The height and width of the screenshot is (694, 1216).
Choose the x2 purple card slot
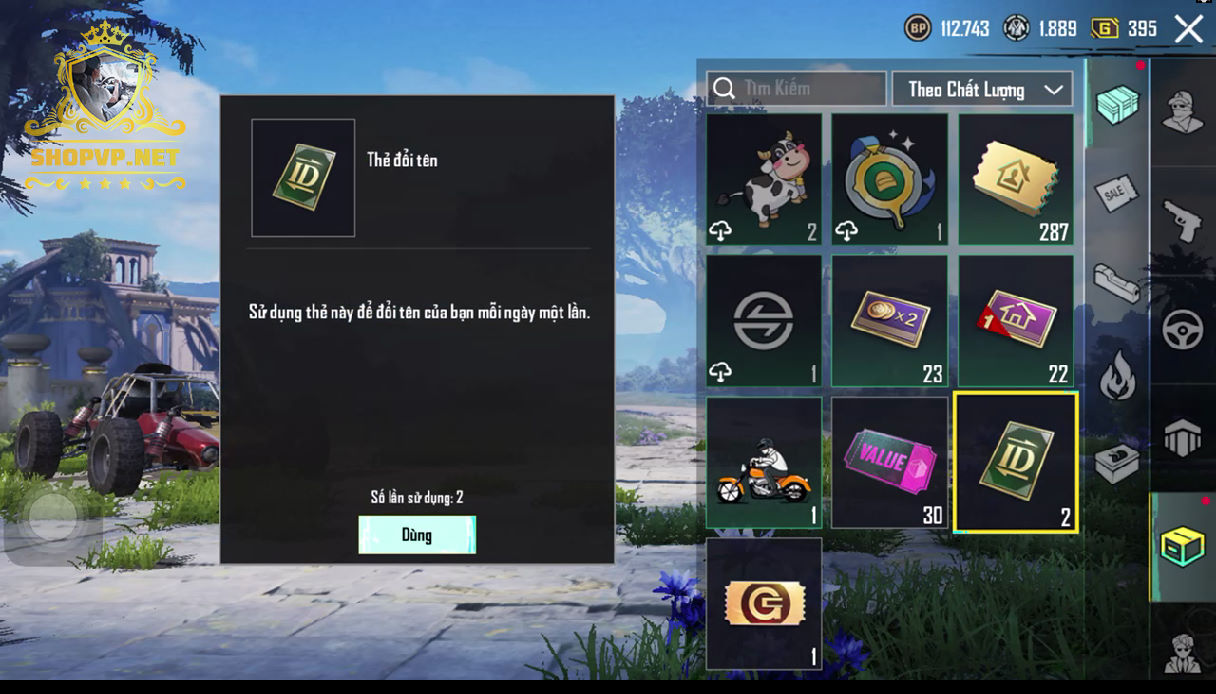[x=890, y=321]
